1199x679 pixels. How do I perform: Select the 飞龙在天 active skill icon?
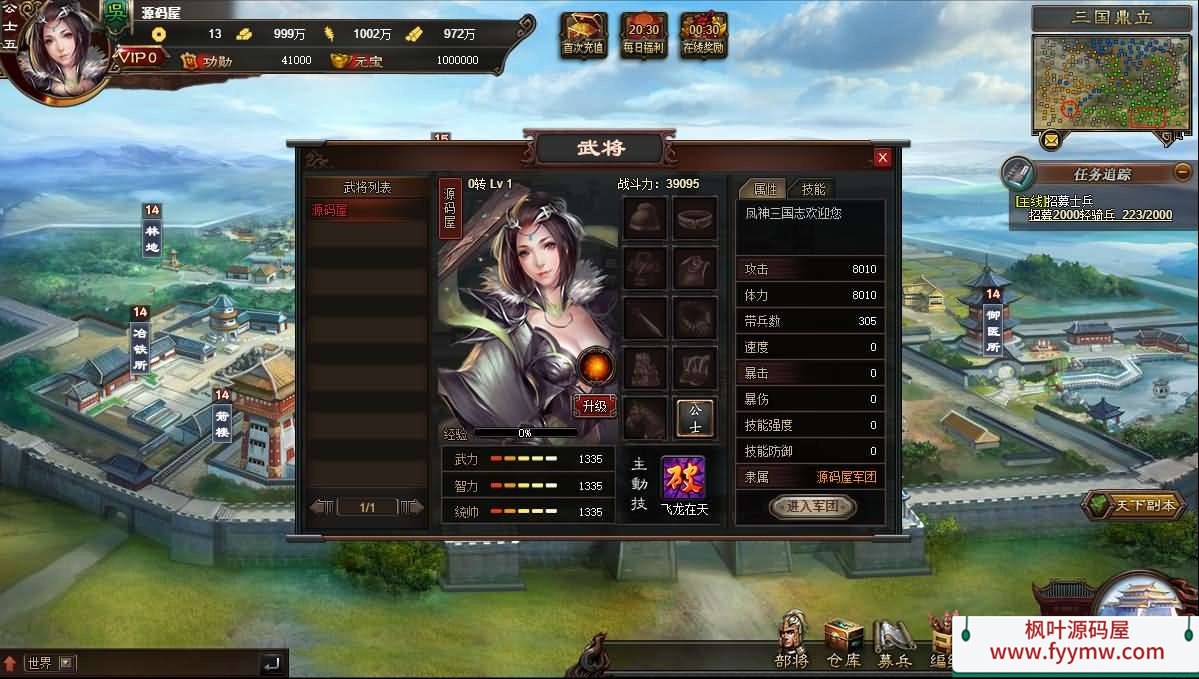coord(683,478)
